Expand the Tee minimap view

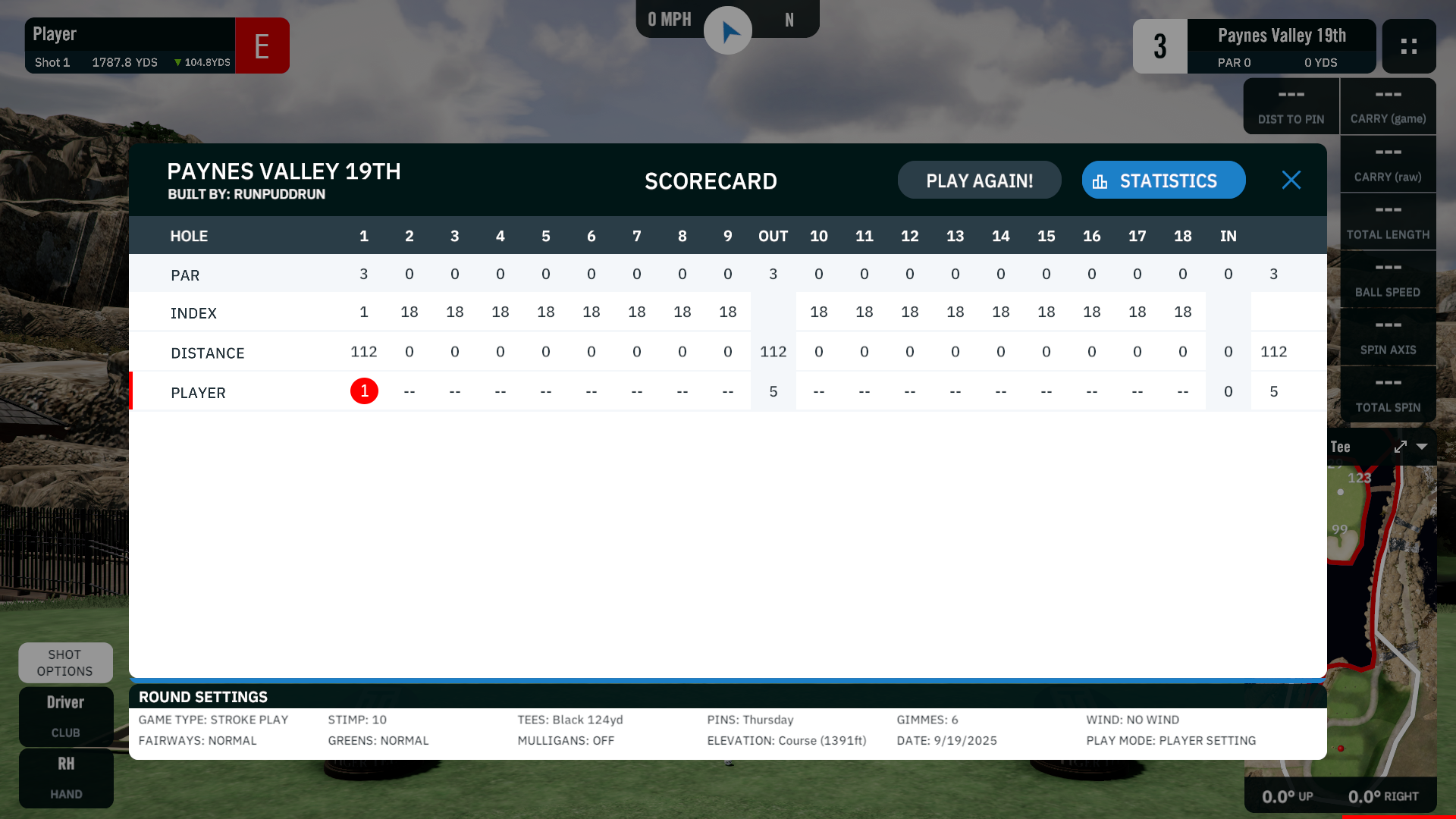pos(1400,447)
